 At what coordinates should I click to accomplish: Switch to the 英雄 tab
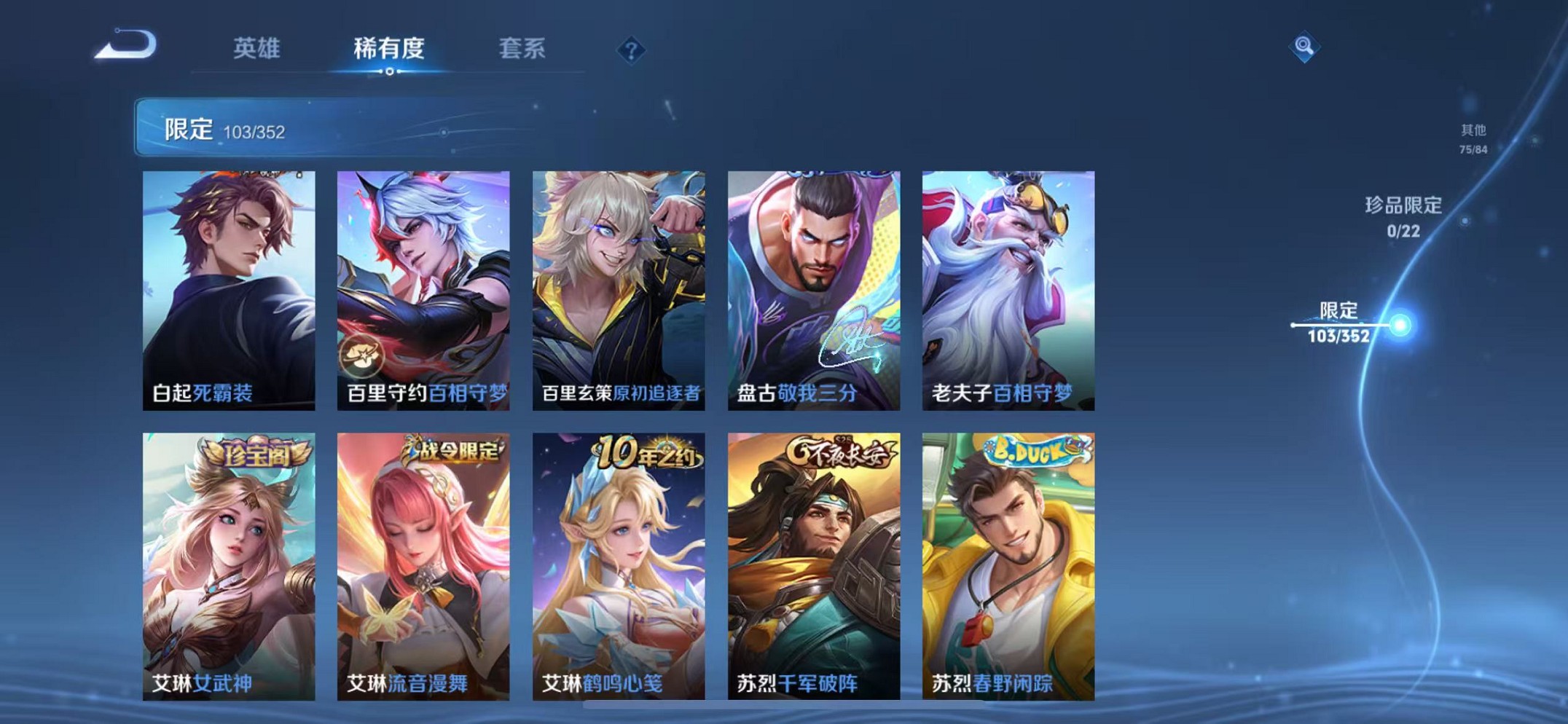coord(256,48)
